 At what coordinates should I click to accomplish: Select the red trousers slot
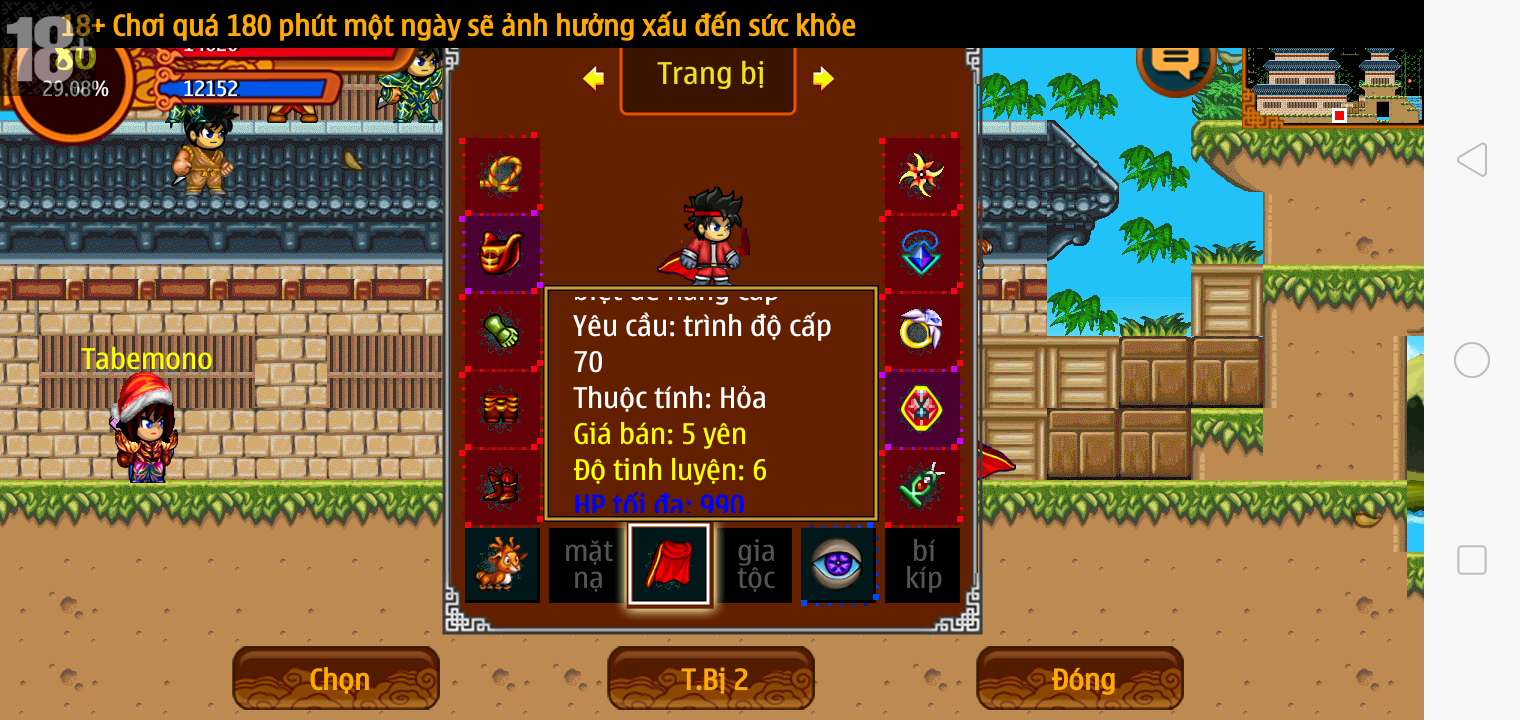pos(502,409)
